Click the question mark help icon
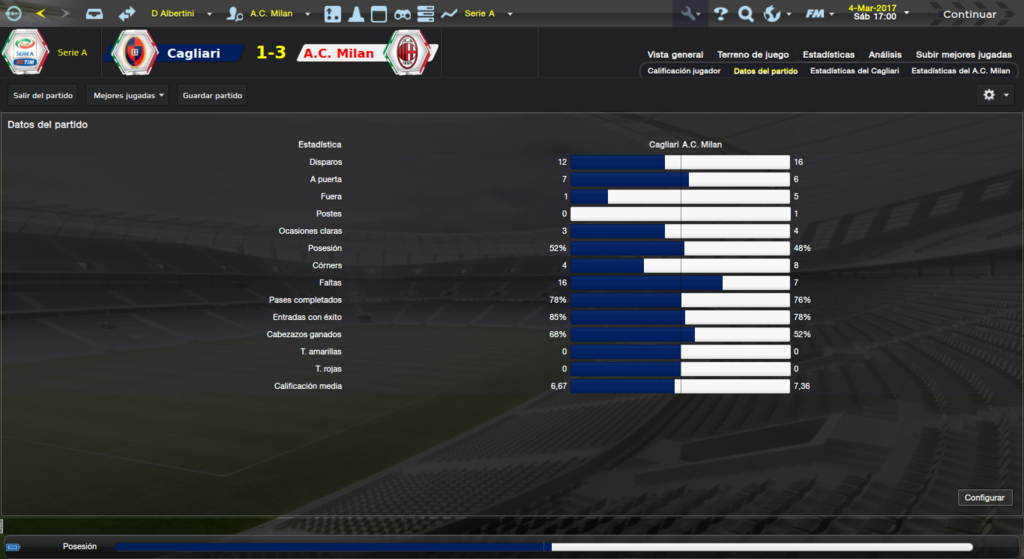Viewport: 1024px width, 559px height. click(720, 14)
